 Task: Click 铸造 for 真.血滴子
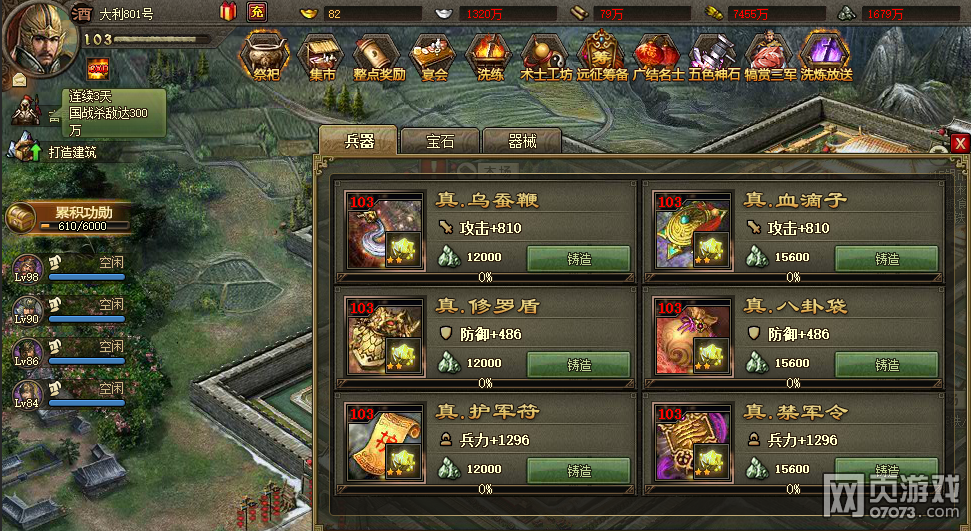[886, 259]
